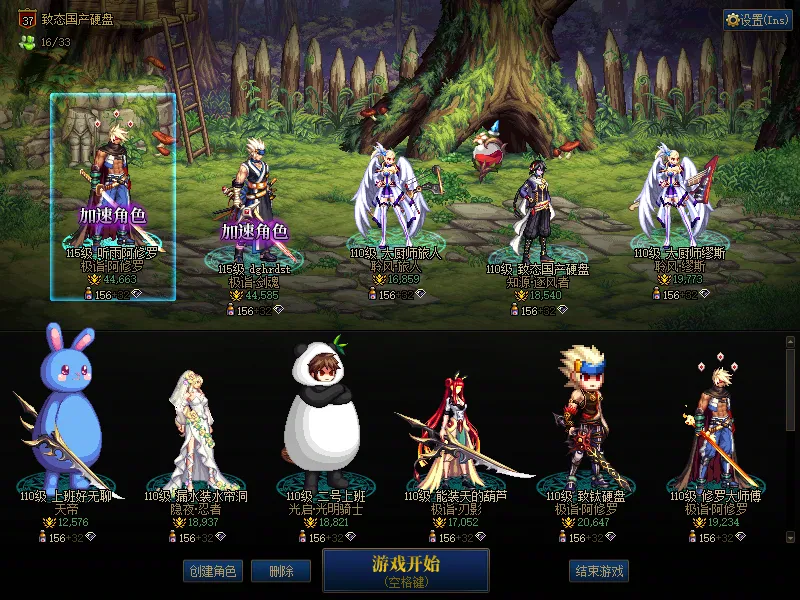Exit via the 结束游戏 button

pyautogui.click(x=599, y=571)
